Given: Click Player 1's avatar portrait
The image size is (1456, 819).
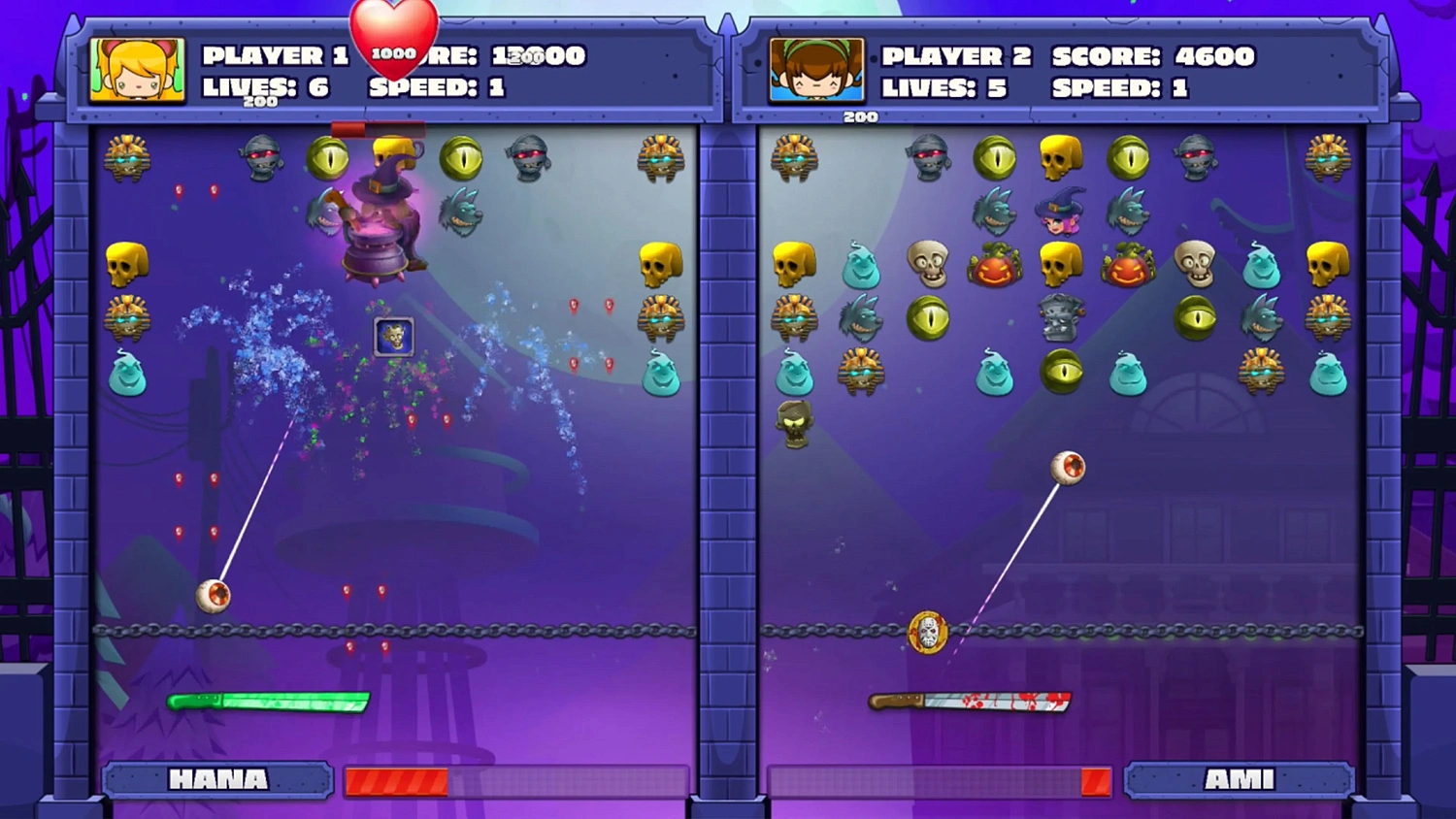Looking at the screenshot, I should [136, 70].
